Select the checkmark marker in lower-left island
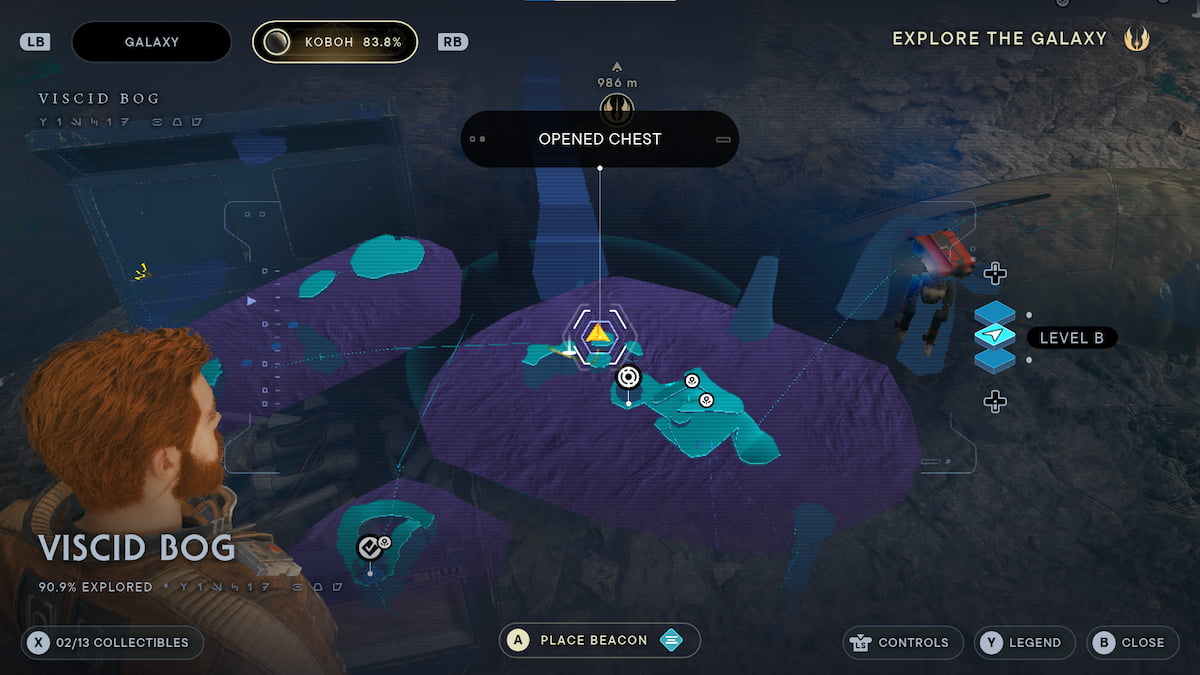The width and height of the screenshot is (1200, 675). (x=369, y=547)
